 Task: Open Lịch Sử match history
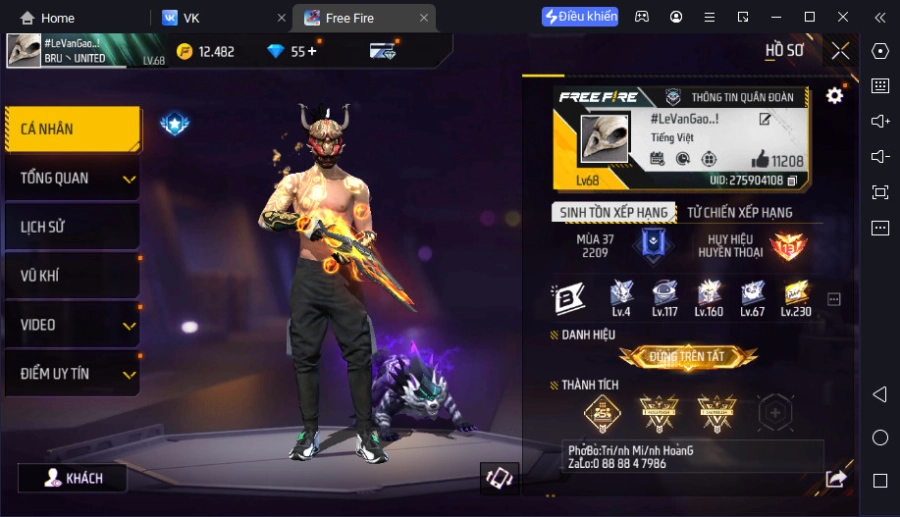[x=70, y=227]
